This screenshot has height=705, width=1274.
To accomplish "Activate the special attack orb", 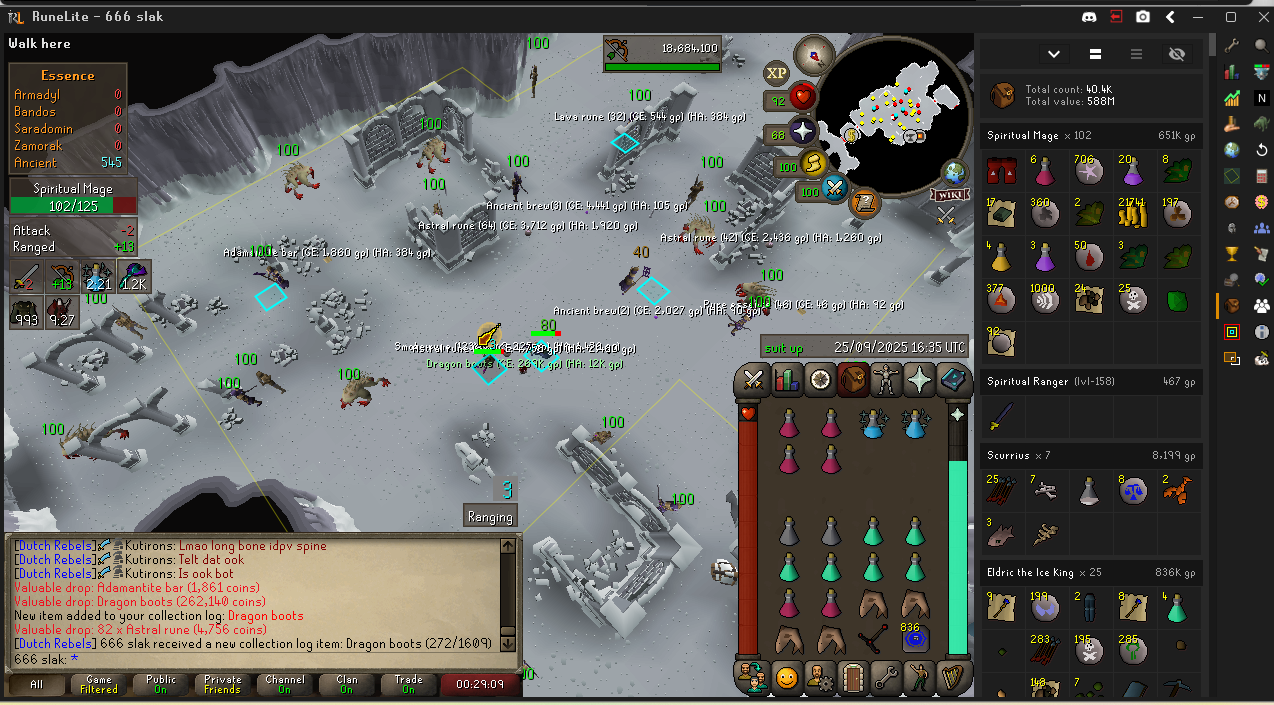I will click(834, 189).
